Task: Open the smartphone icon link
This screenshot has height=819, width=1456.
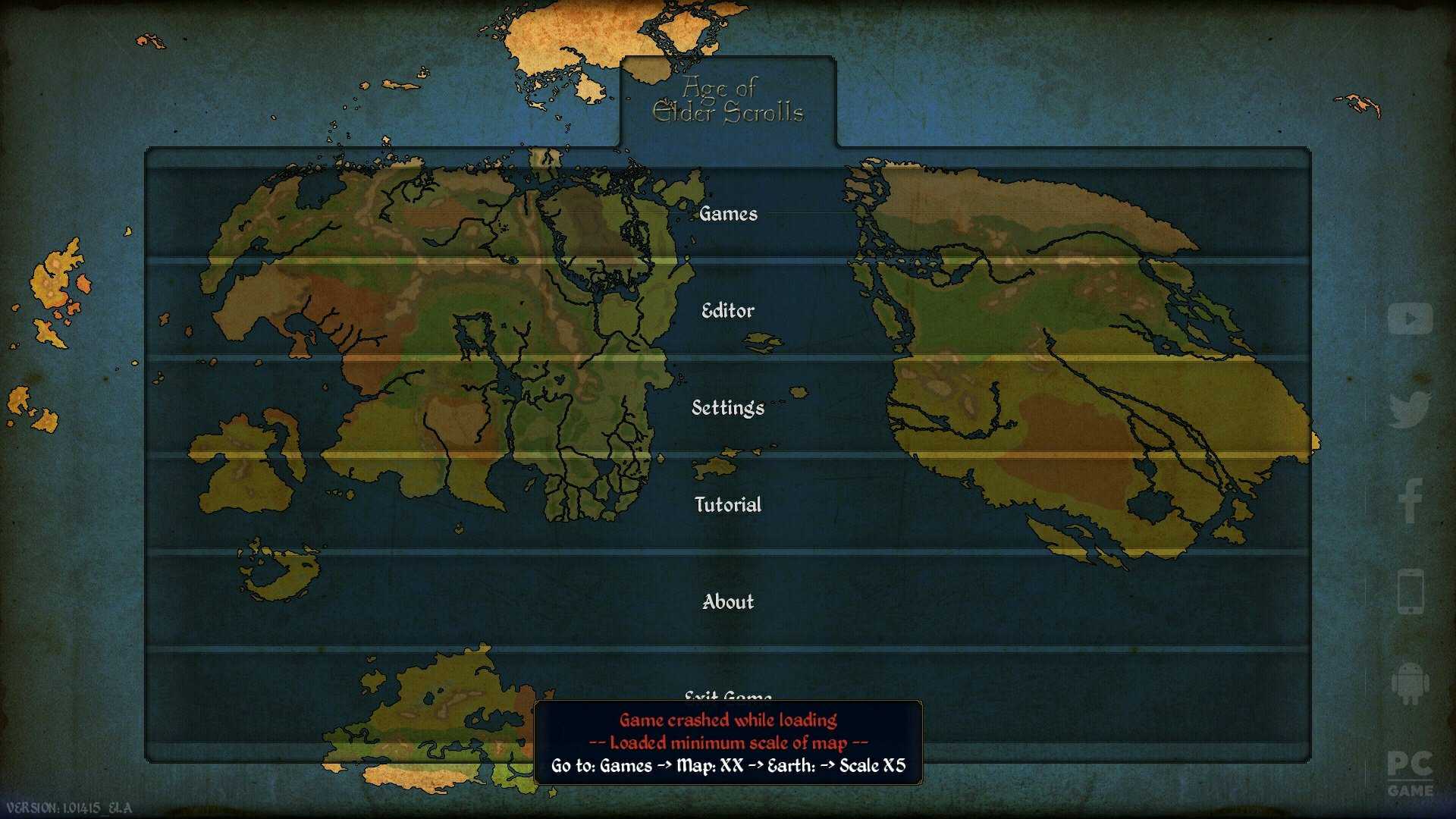Action: click(x=1410, y=591)
